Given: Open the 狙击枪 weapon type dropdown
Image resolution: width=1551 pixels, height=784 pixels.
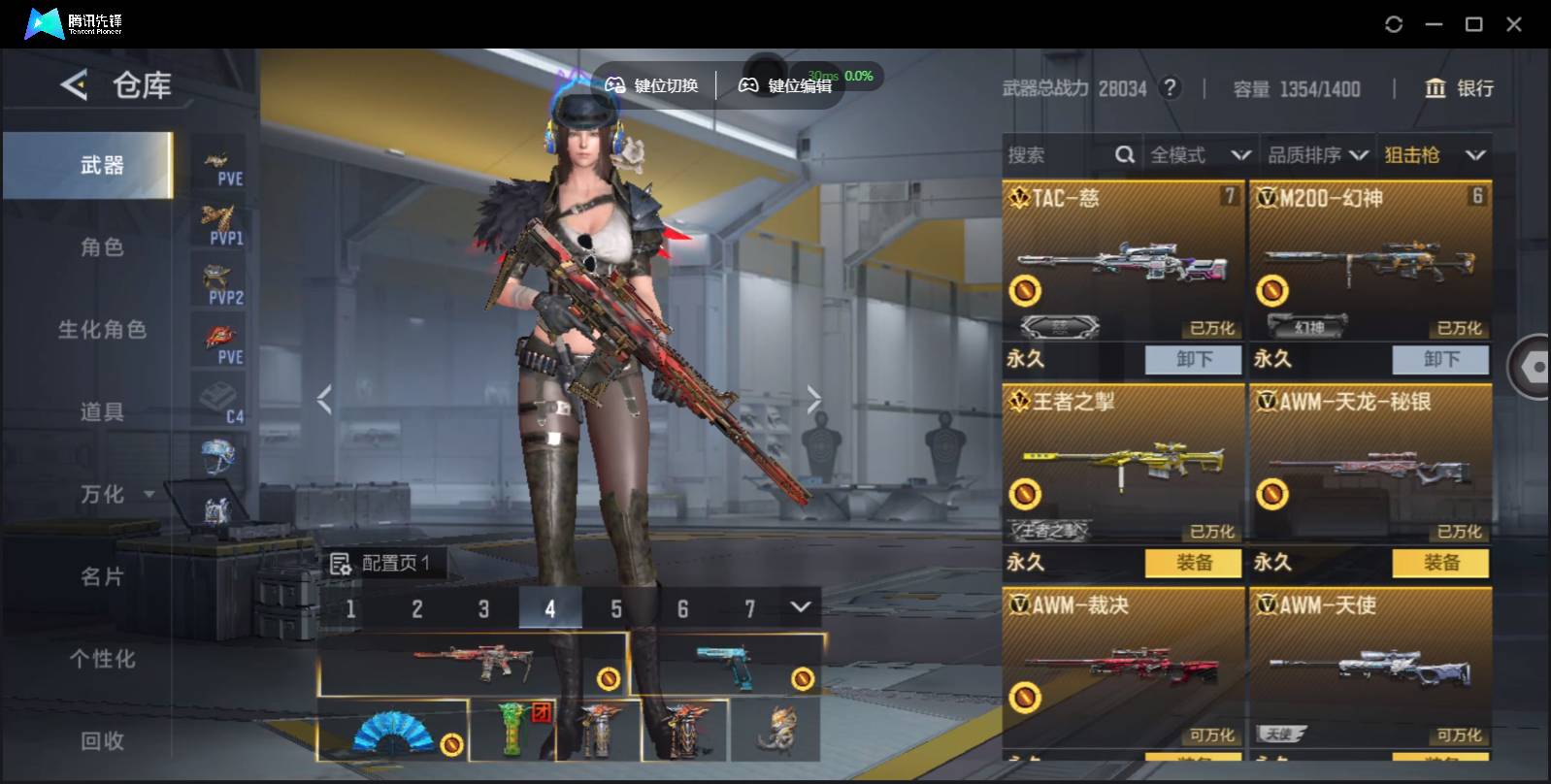Looking at the screenshot, I should pyautogui.click(x=1435, y=155).
